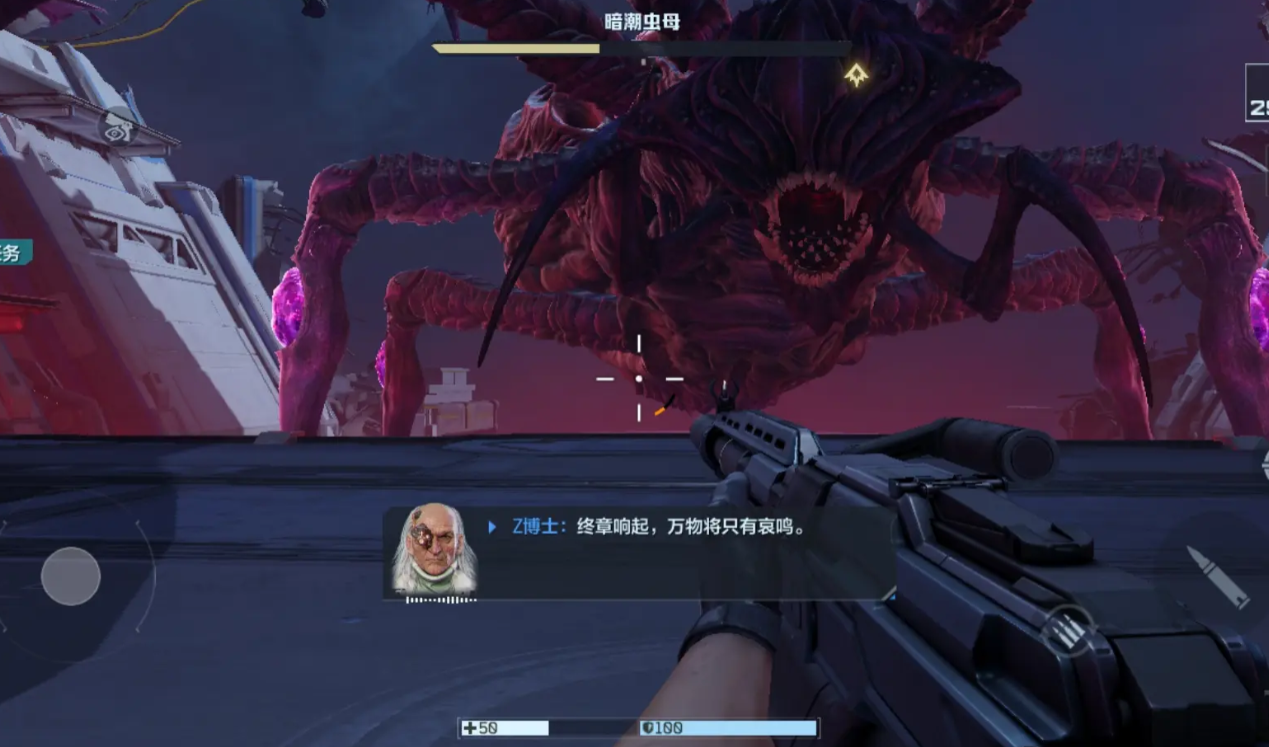The height and width of the screenshot is (747, 1269).
Task: Tap the three-bullet reload icon
Action: click(x=1067, y=631)
